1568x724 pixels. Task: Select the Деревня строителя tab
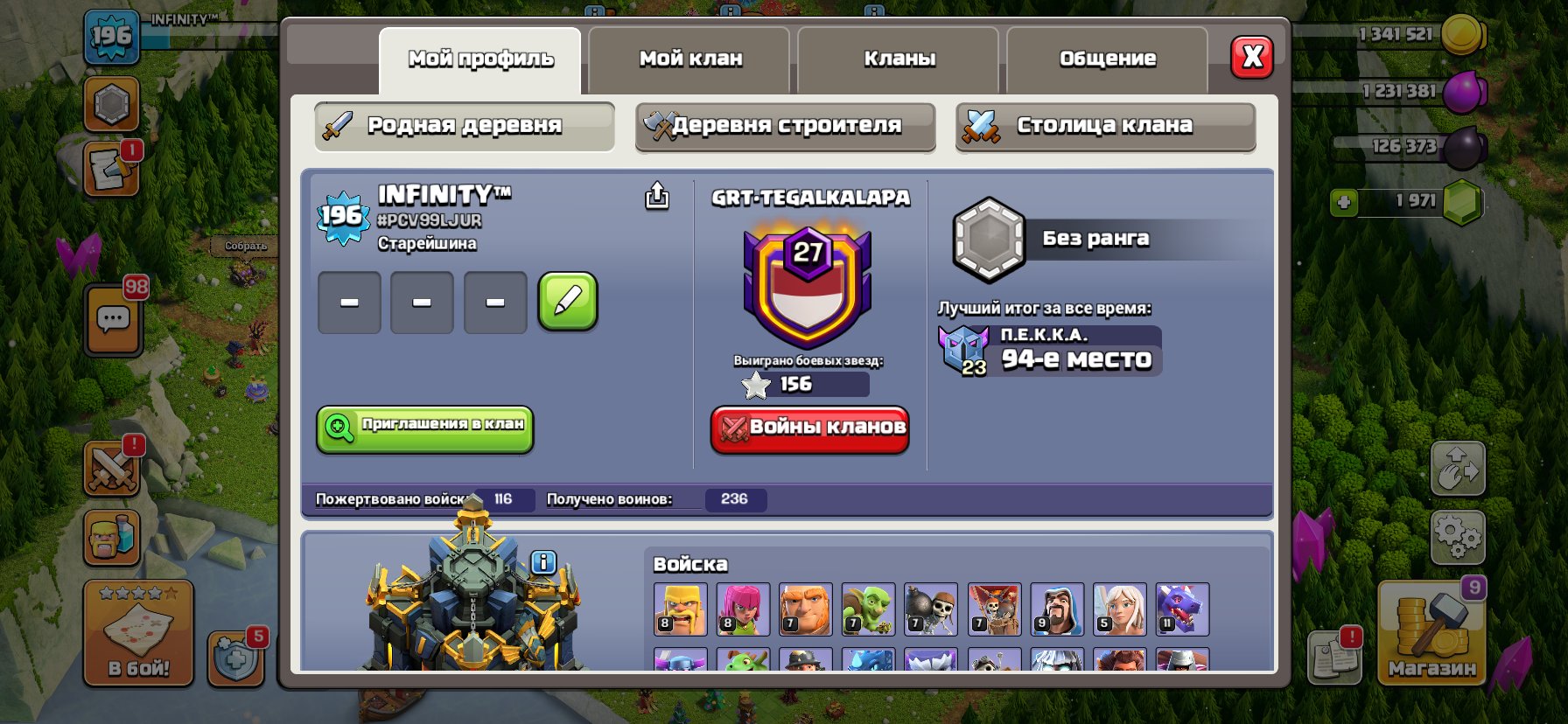tap(784, 126)
